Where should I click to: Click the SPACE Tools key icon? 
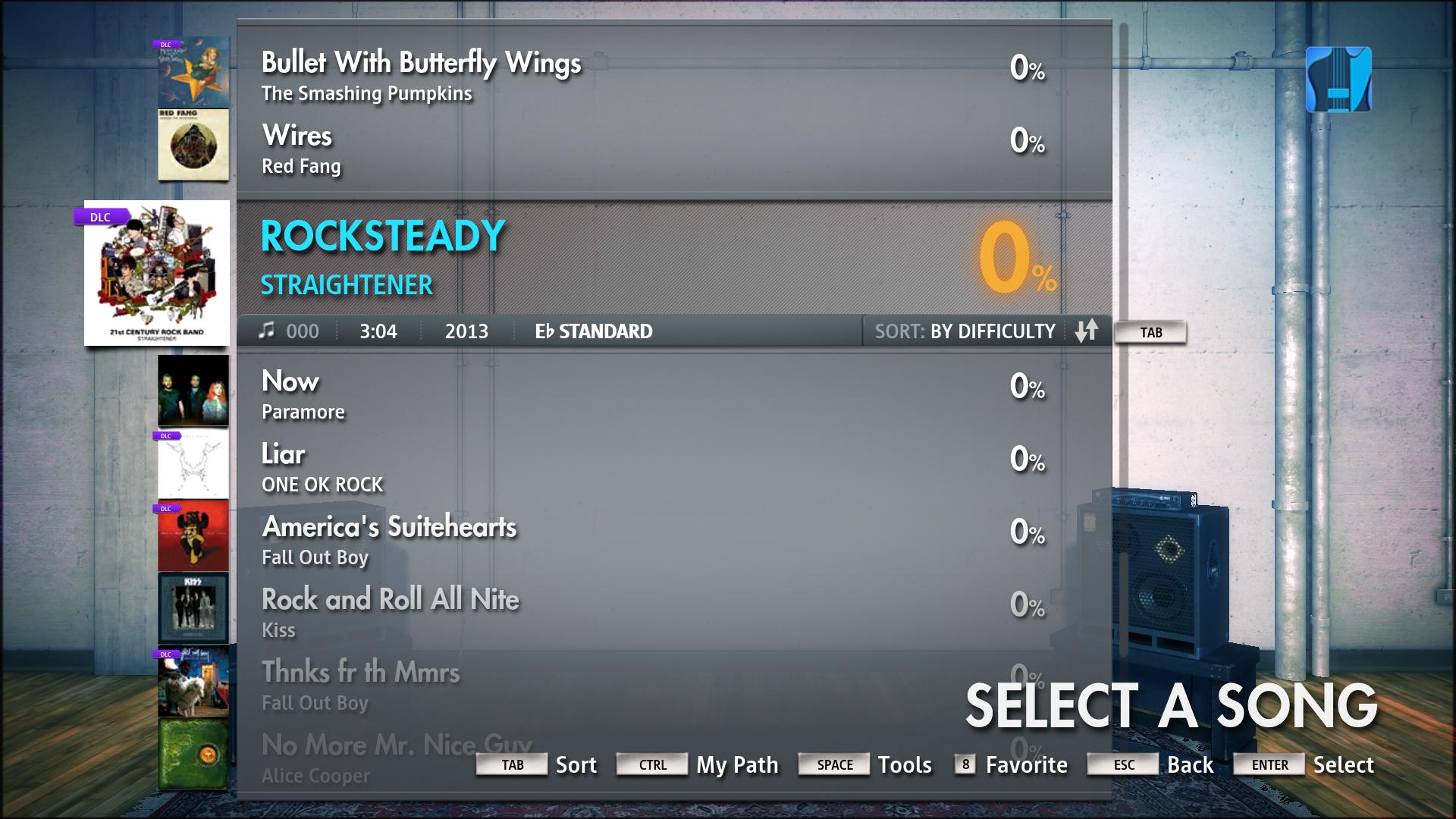[834, 764]
